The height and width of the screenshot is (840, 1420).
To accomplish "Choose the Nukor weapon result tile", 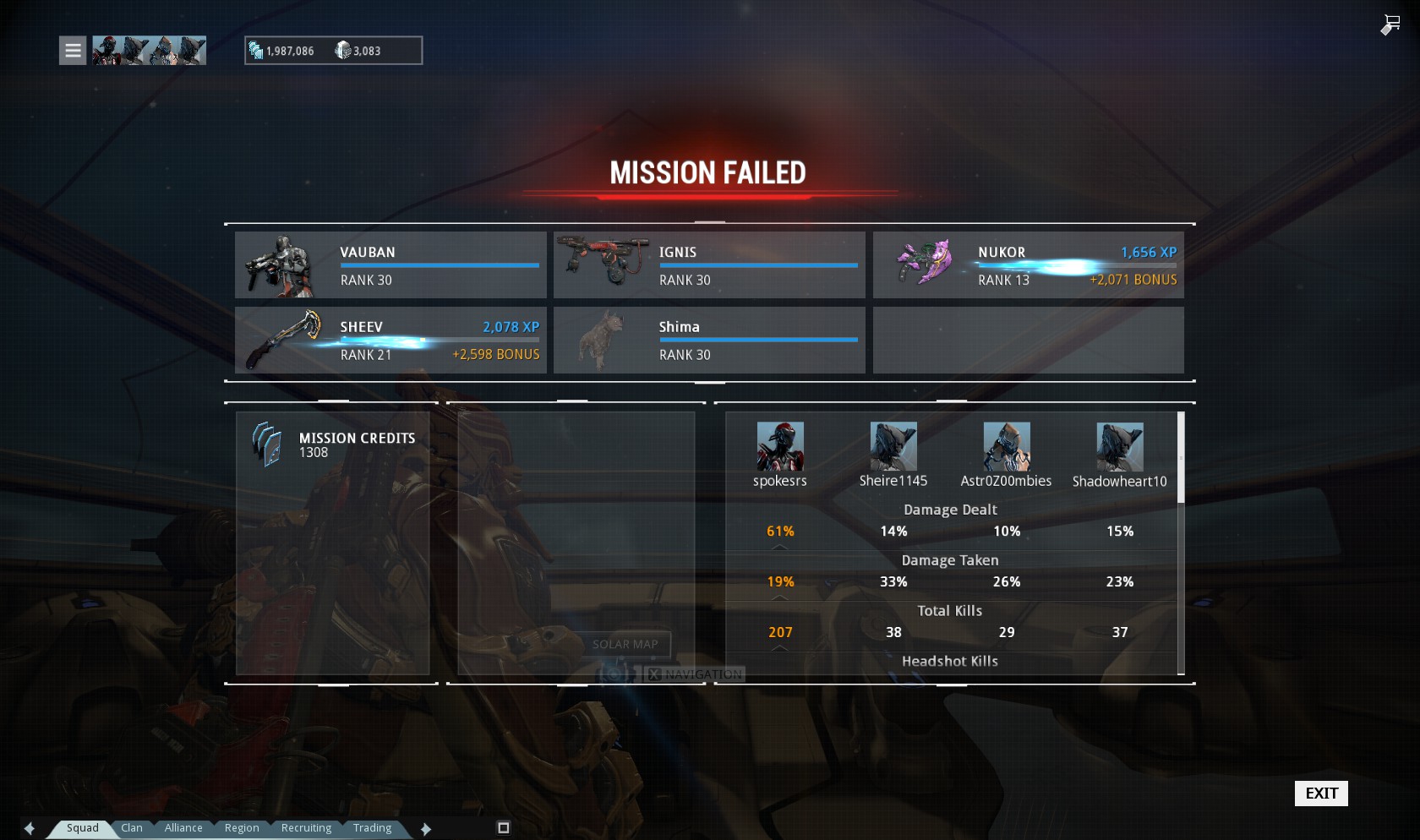I will point(1028,265).
